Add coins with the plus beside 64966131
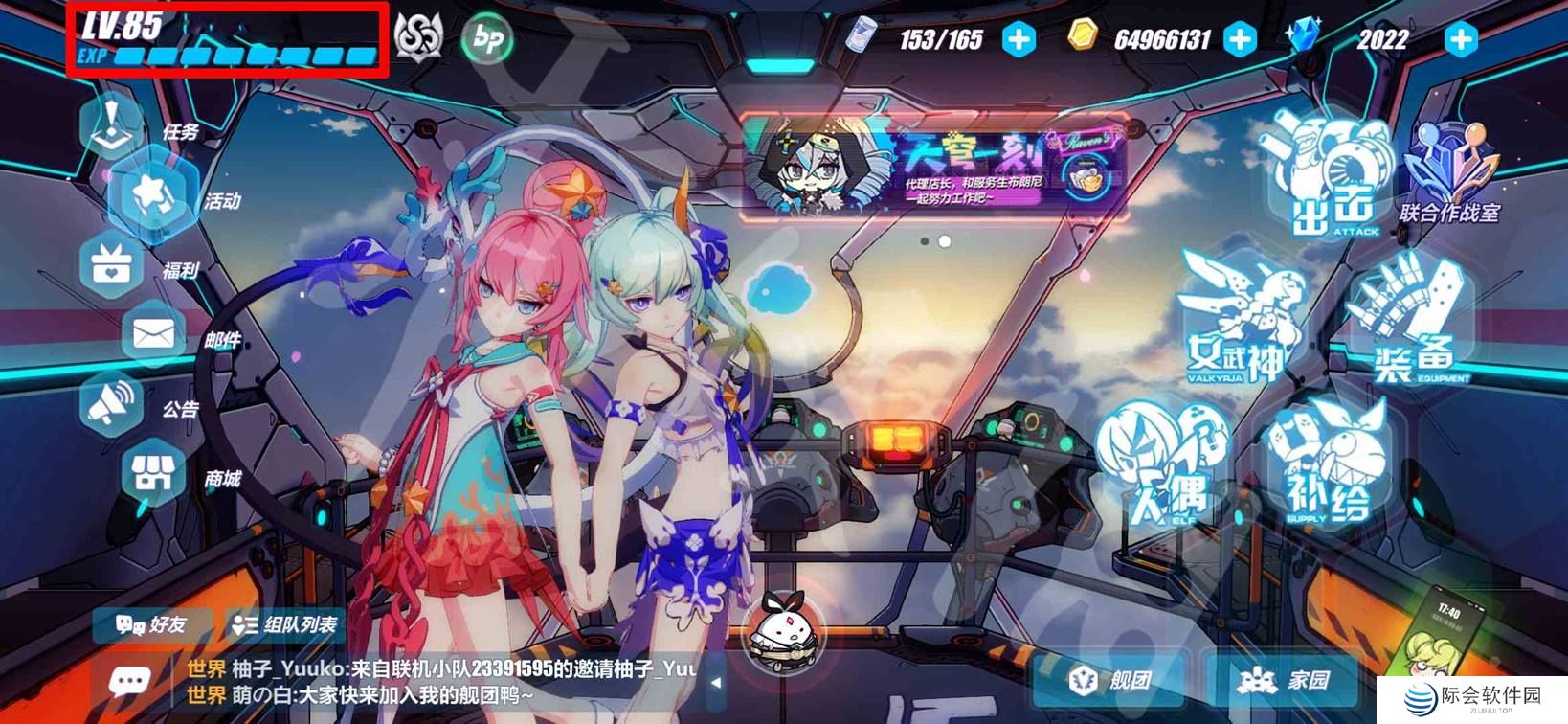 click(1241, 39)
